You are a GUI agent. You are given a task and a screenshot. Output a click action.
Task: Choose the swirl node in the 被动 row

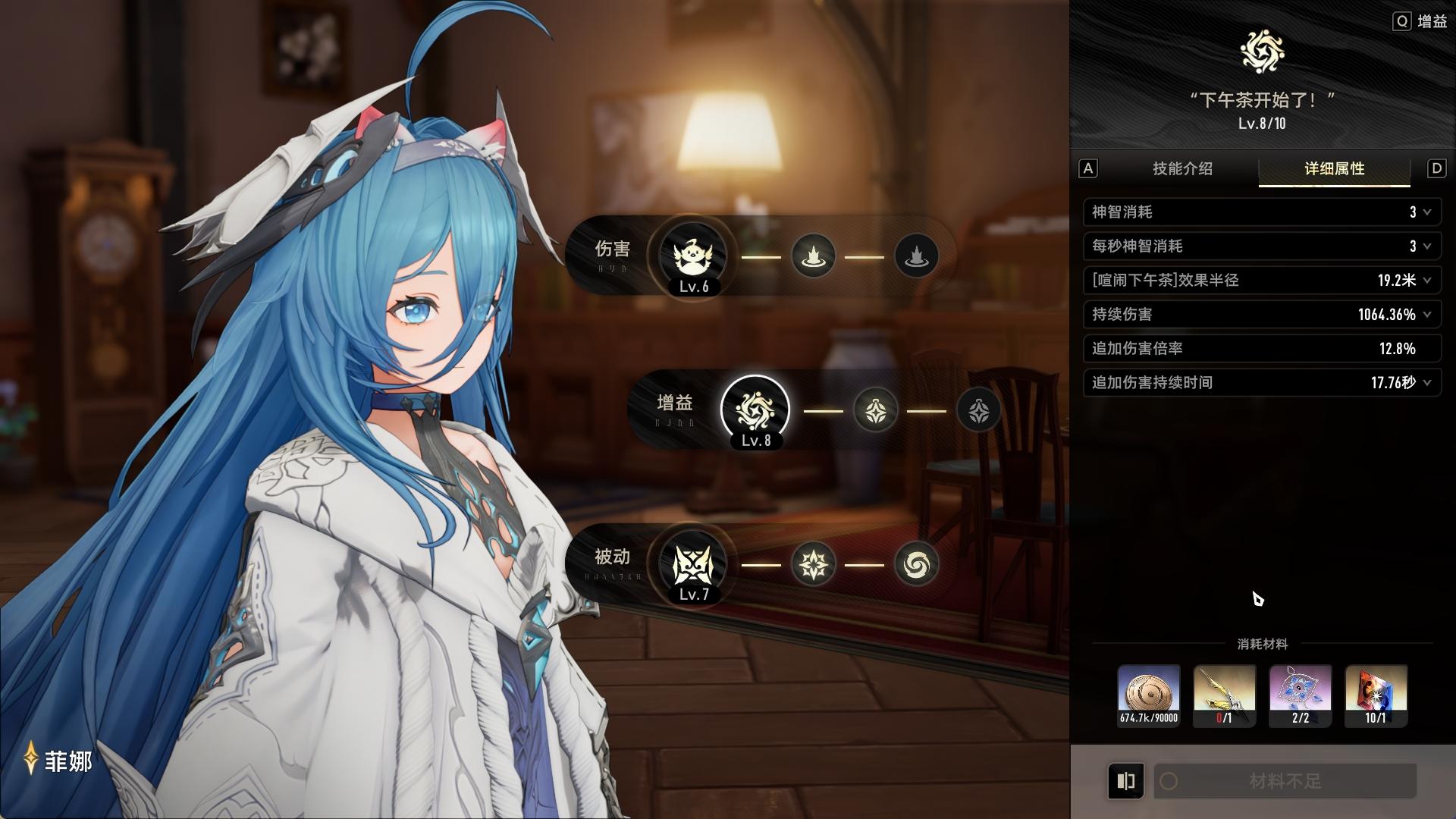916,564
